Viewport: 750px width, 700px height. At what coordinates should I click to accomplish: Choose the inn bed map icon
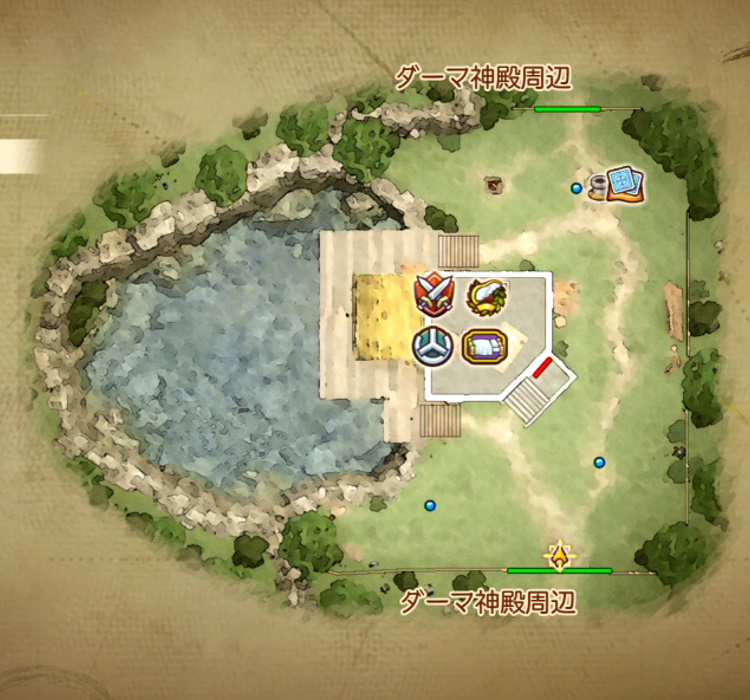(485, 346)
